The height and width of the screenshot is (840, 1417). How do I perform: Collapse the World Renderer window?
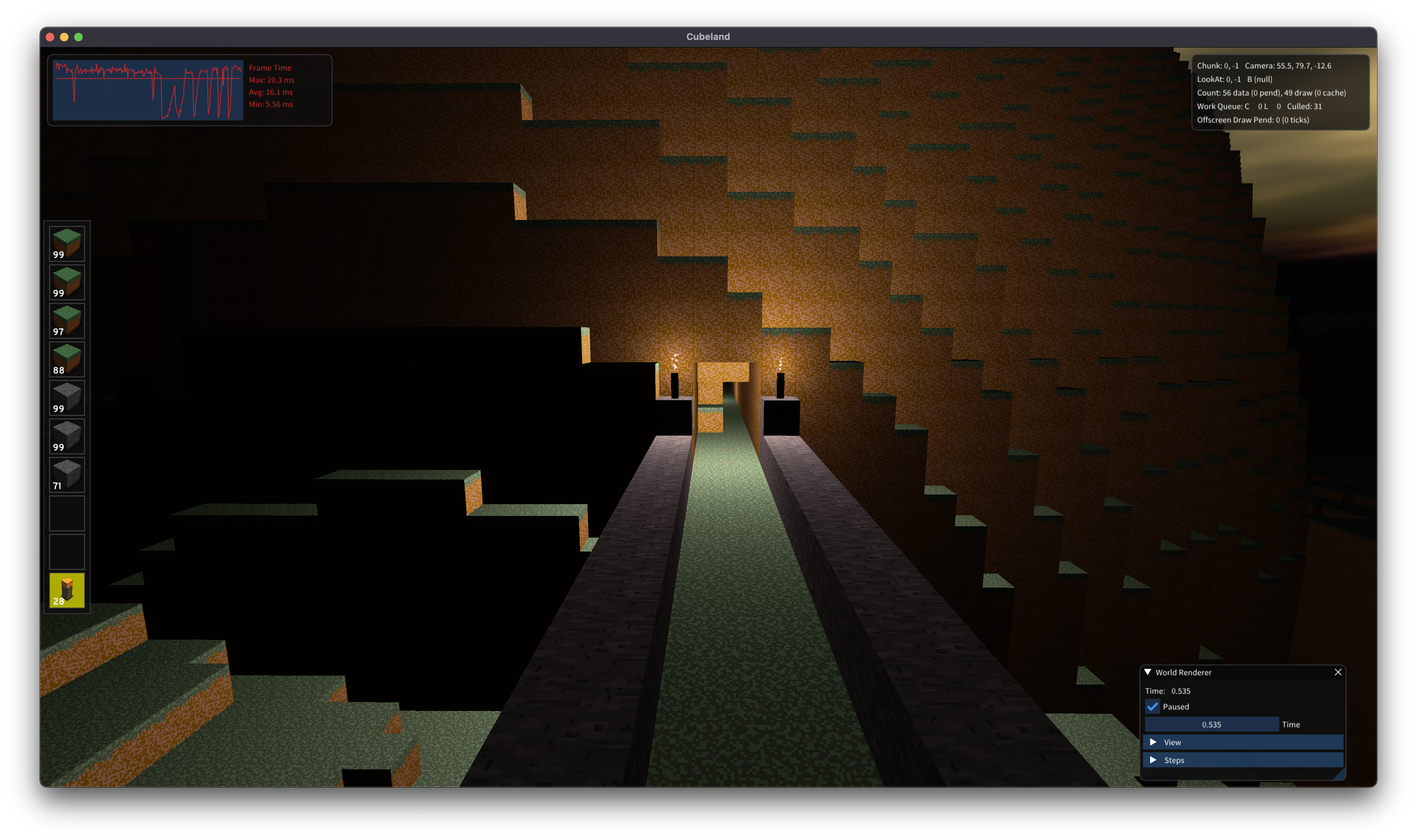(1148, 672)
